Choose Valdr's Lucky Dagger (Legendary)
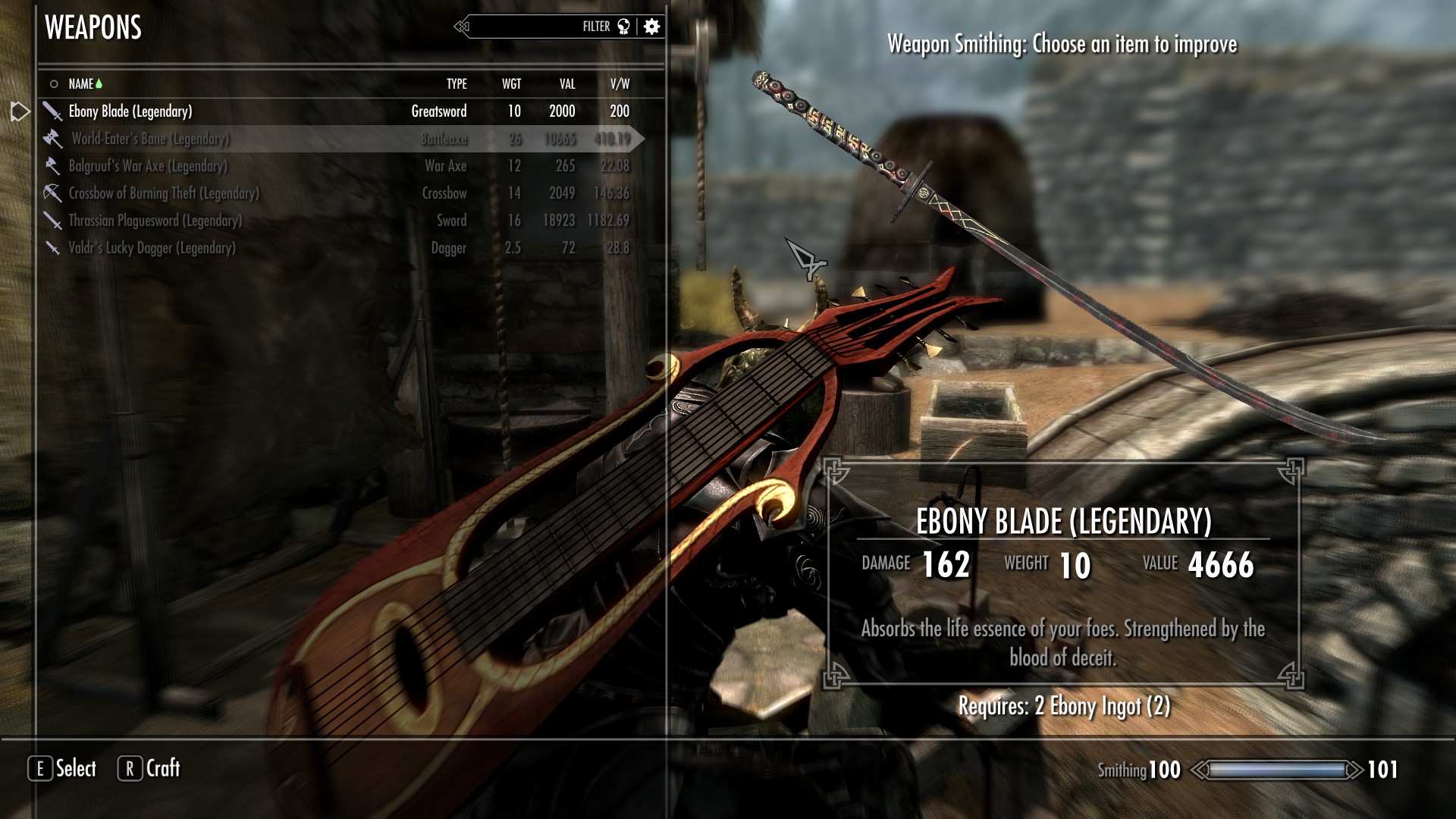Screen dimensions: 1456x819 [x=152, y=248]
